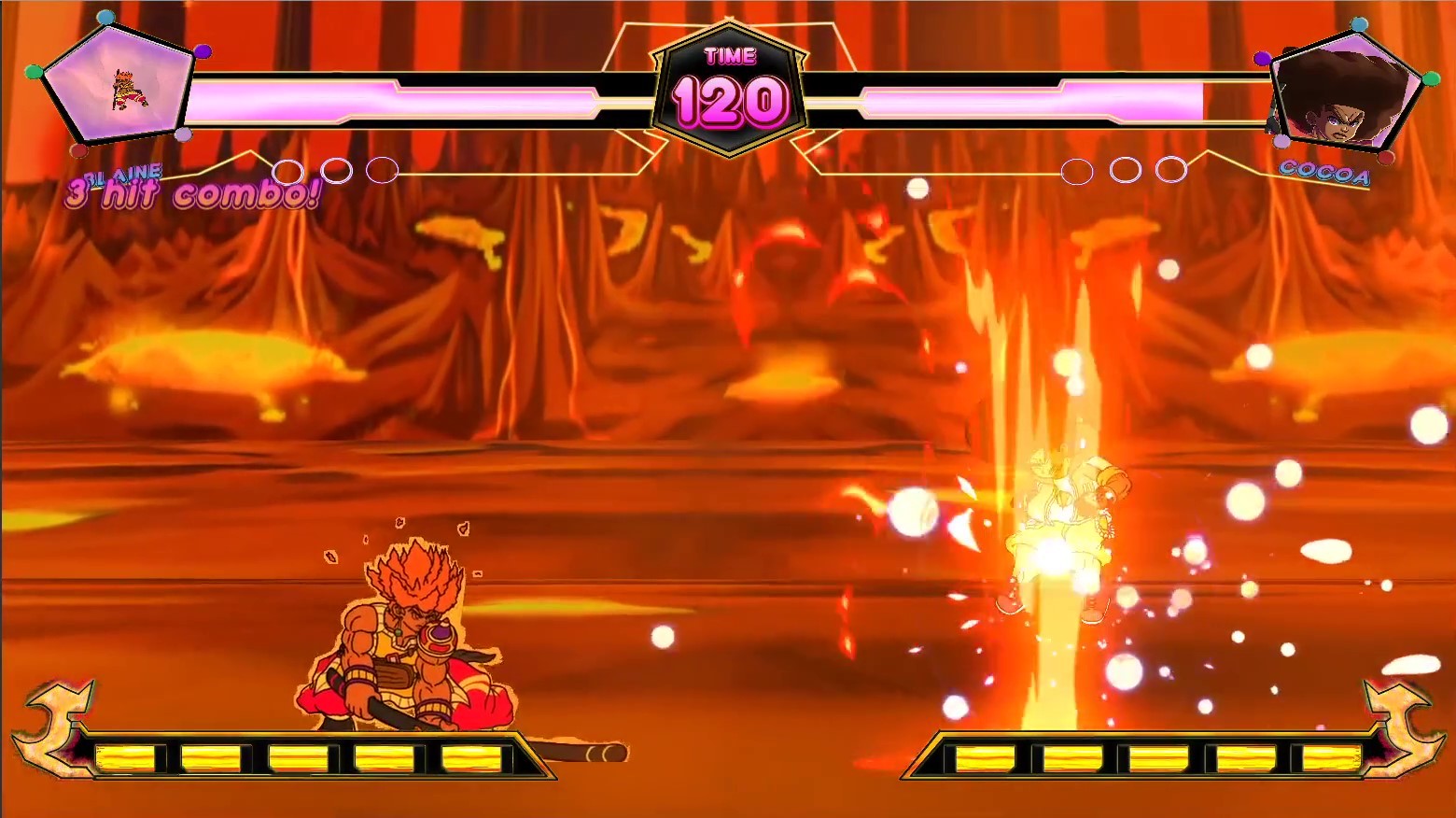Screen dimensions: 1456x818
Task: Click the 3 hit combo! text
Action: click(191, 192)
